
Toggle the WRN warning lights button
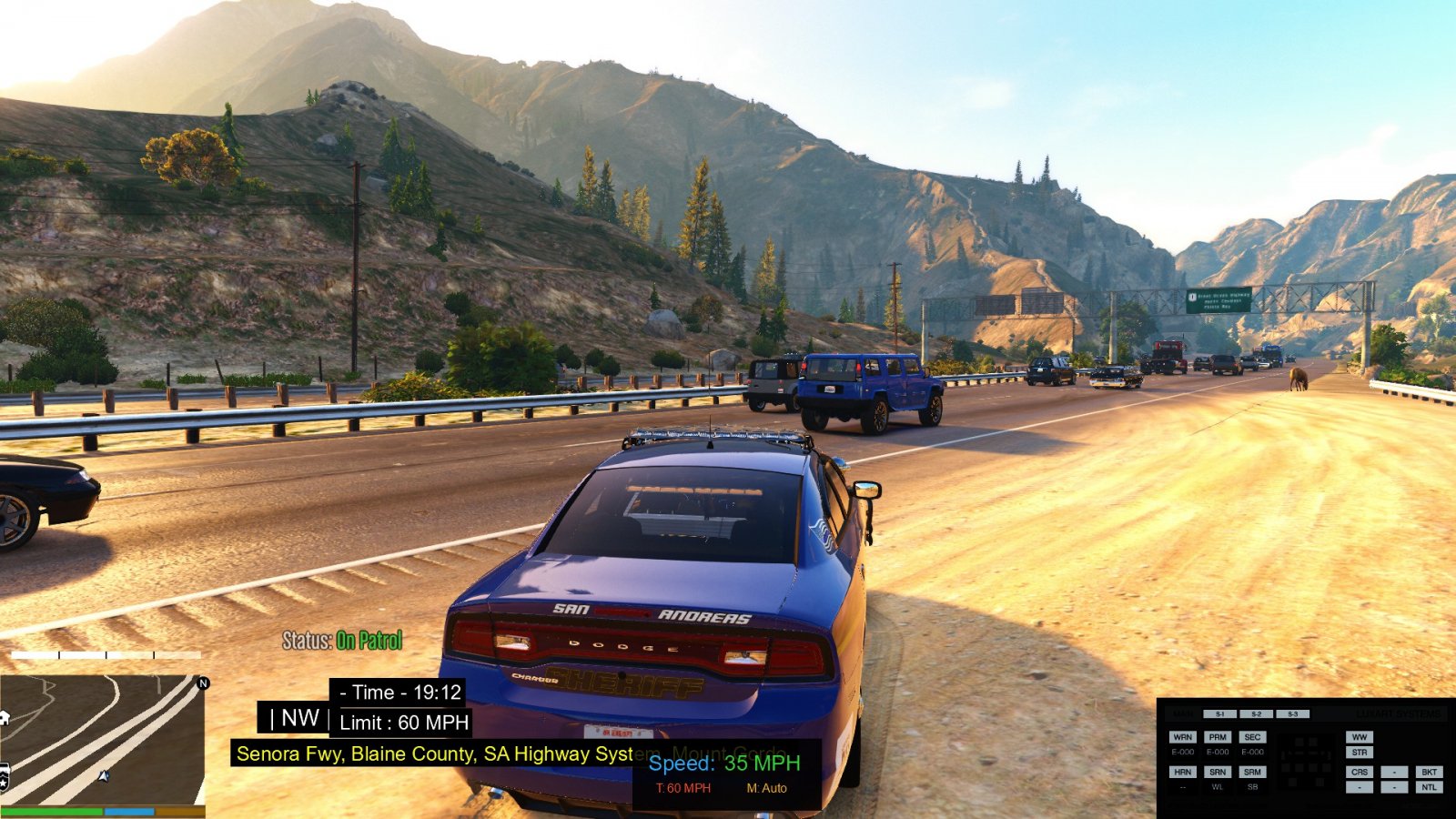coord(1182,737)
